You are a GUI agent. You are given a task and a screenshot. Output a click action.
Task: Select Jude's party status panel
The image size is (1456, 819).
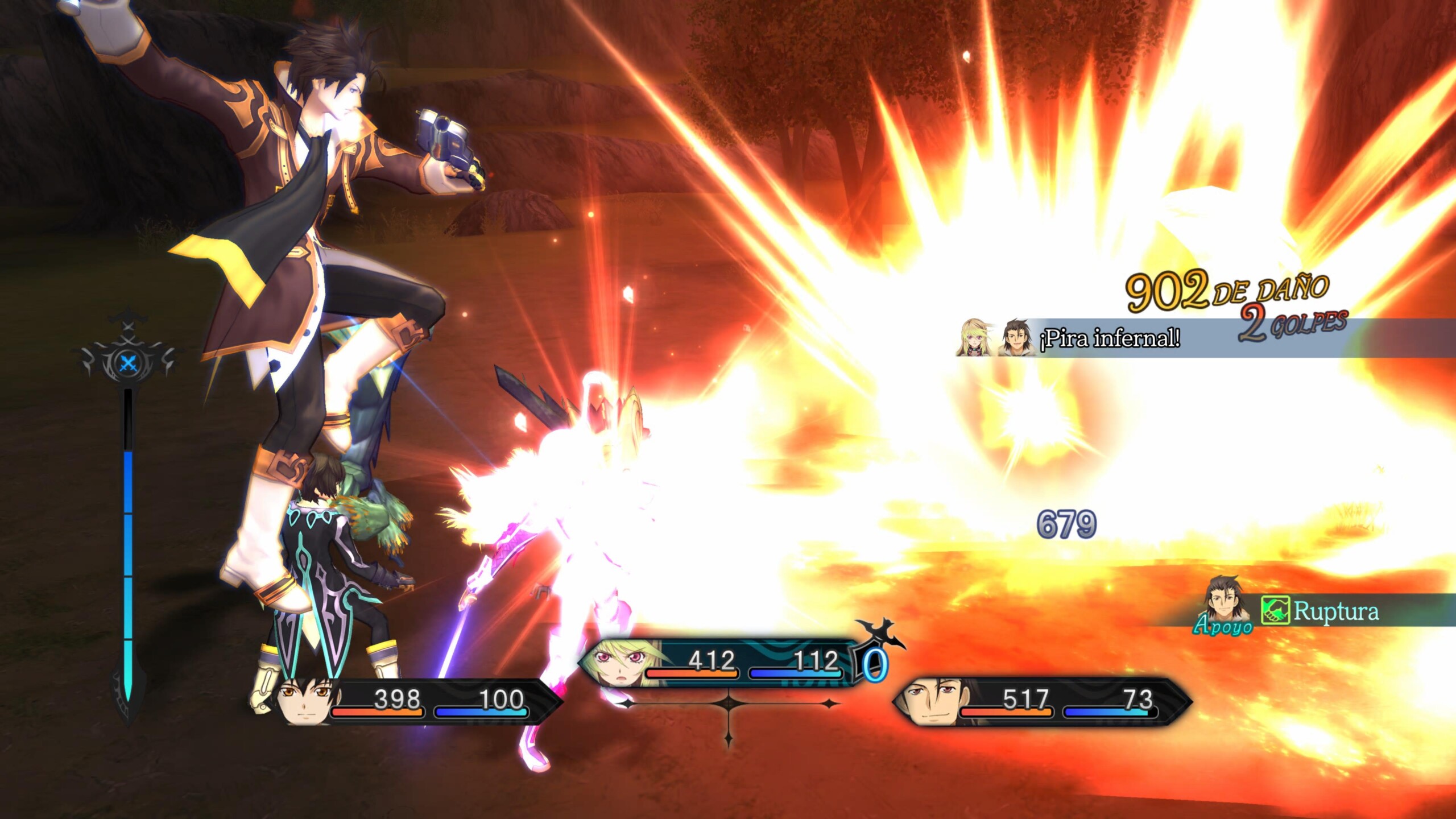coord(418,702)
